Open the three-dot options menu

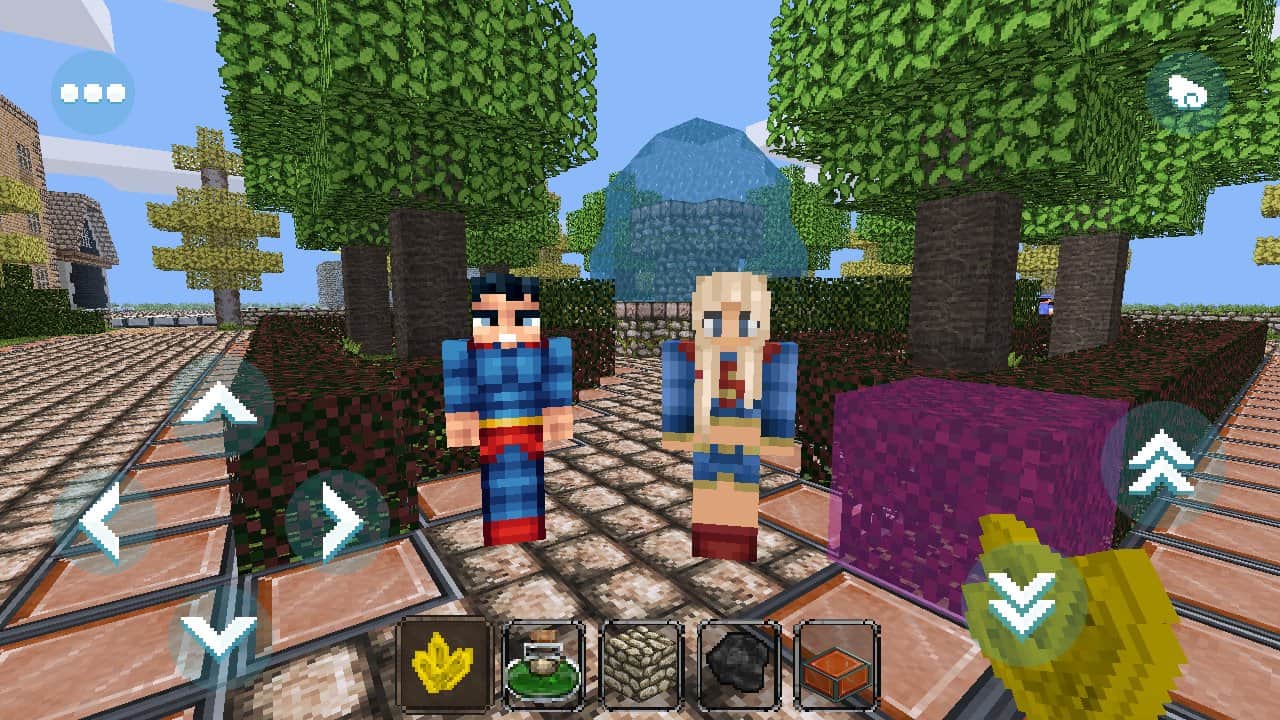[92, 93]
